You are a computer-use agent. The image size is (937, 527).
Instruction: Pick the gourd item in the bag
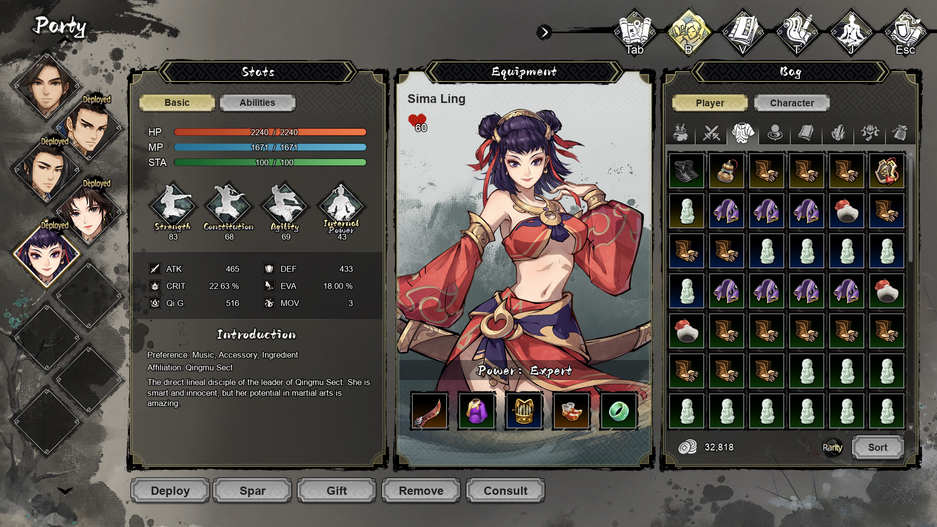pos(727,171)
